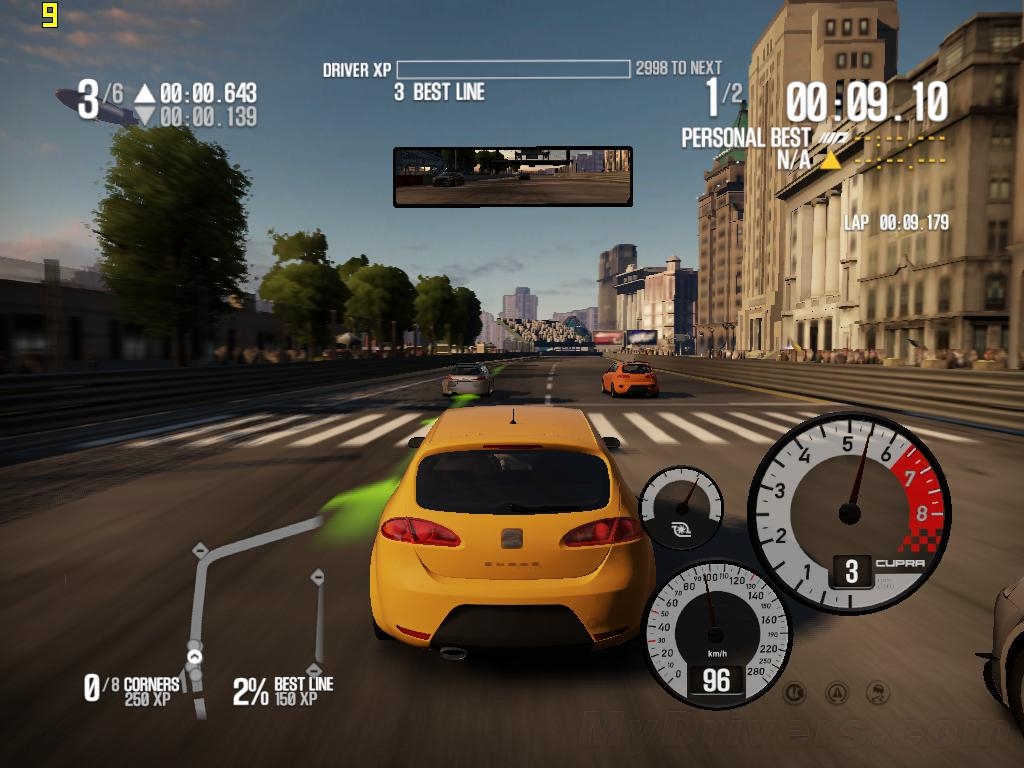This screenshot has width=1024, height=768.
Task: Click the rear-view mirror display
Action: point(512,176)
